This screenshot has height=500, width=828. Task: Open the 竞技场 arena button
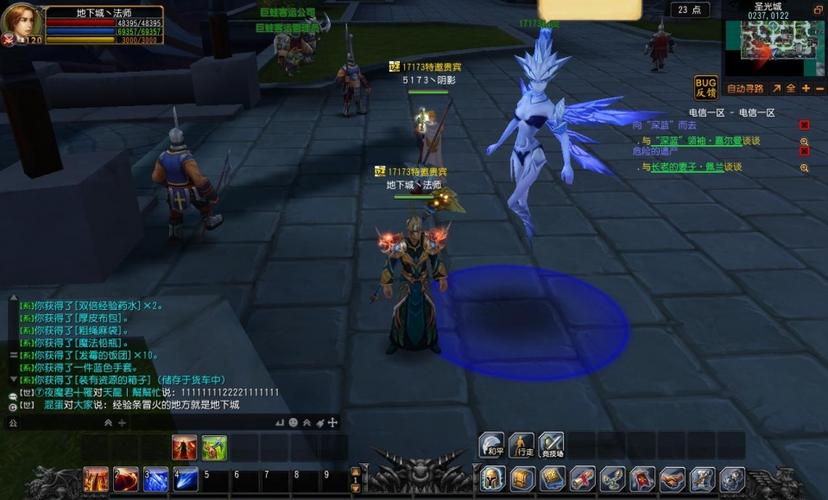coord(551,446)
